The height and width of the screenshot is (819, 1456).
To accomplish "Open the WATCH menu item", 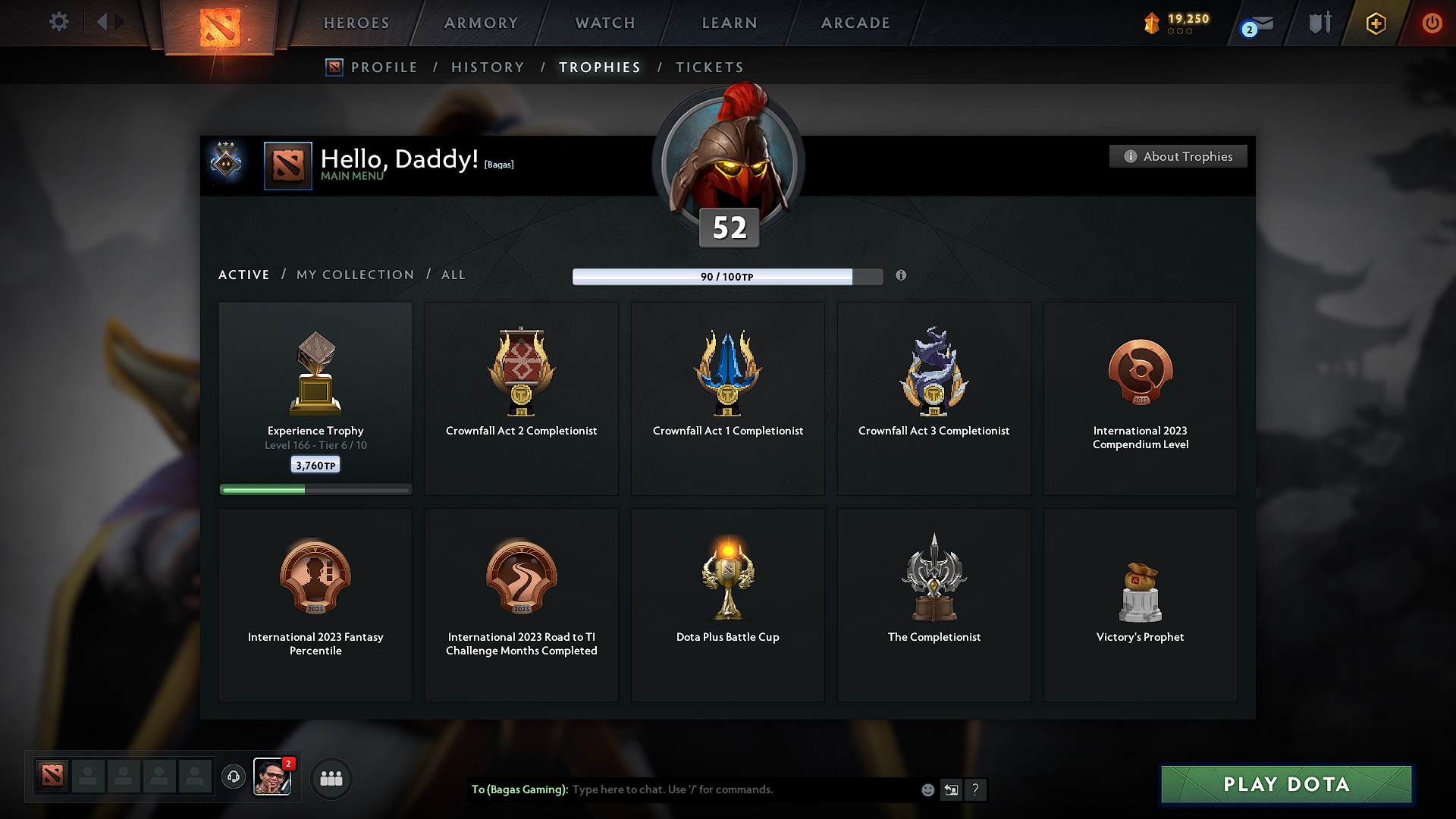I will [x=604, y=23].
